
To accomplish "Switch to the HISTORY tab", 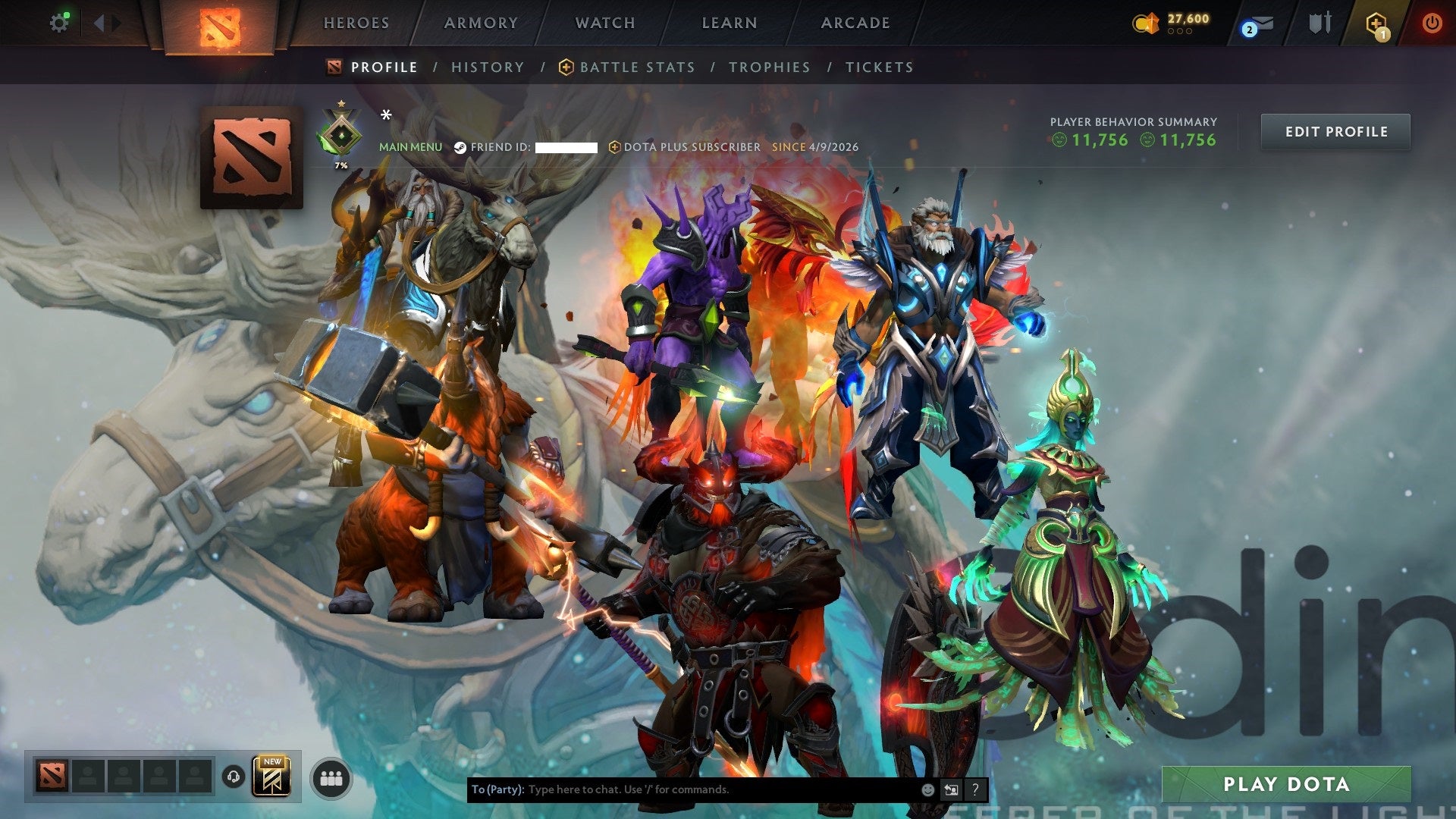I will point(488,67).
